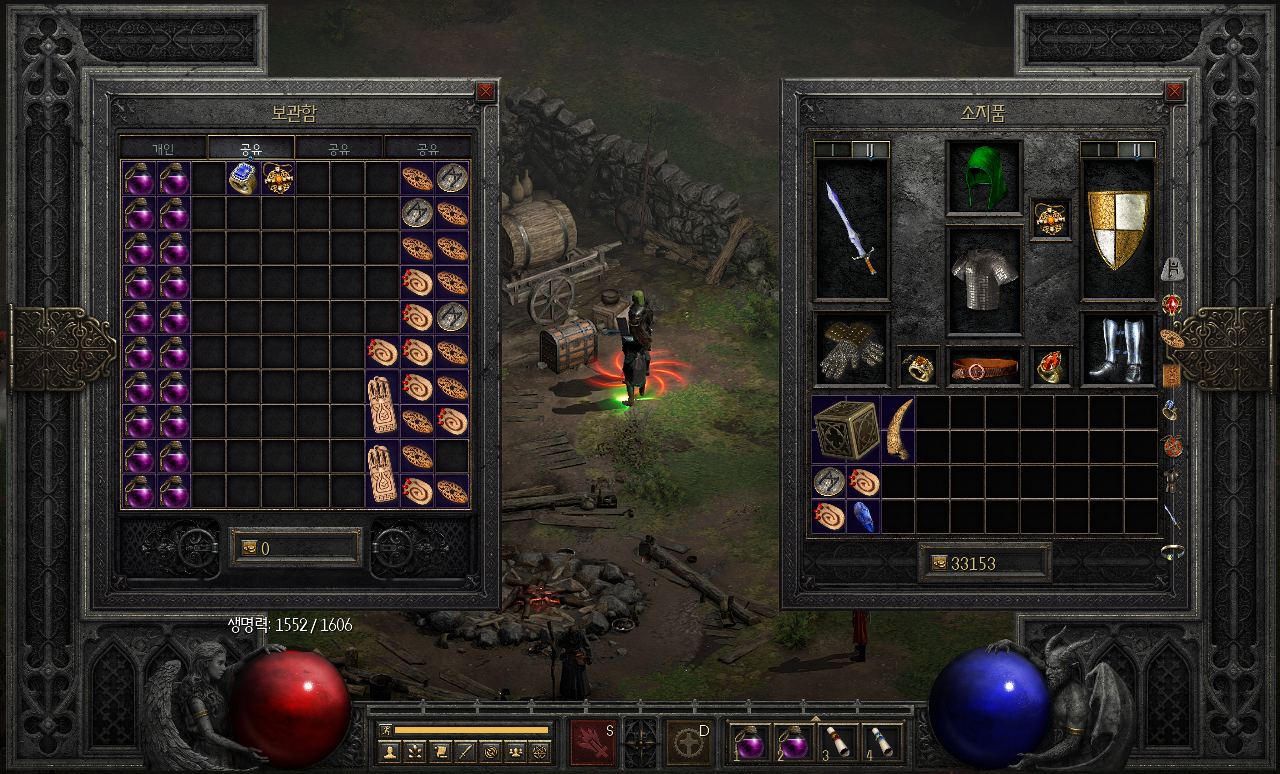The height and width of the screenshot is (774, 1280).
Task: Click the inventory gold button showing 33153
Action: coord(938,563)
